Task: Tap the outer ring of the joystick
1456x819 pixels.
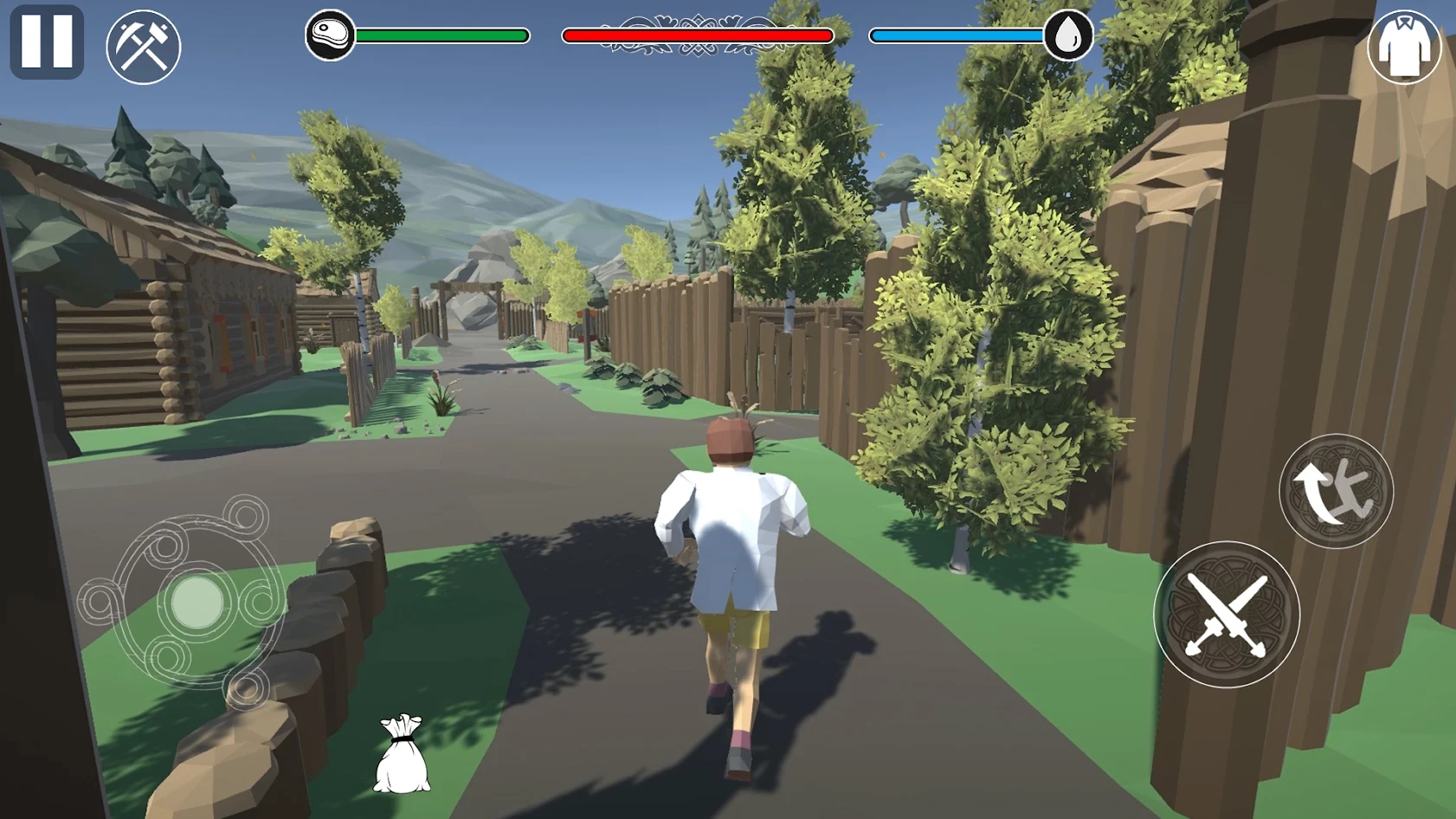Action: pos(121,597)
